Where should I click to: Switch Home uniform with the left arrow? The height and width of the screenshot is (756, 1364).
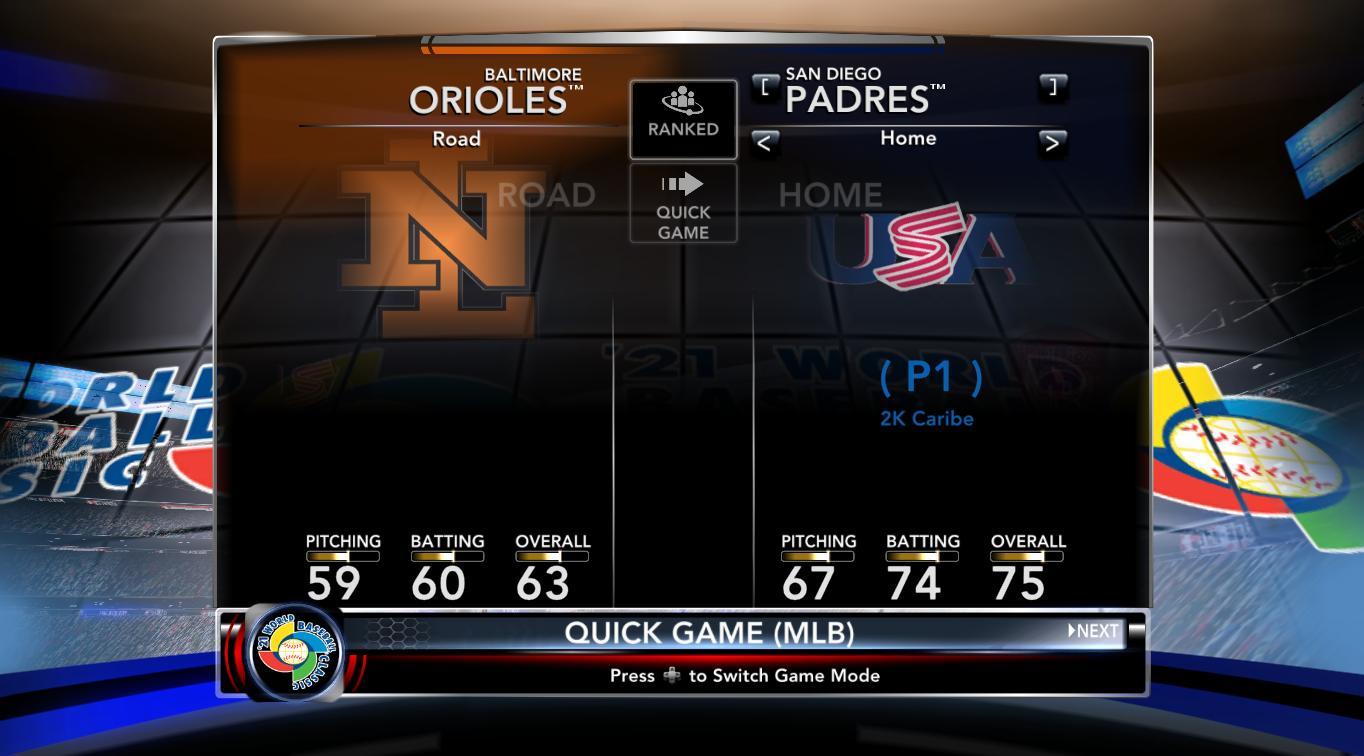[765, 143]
